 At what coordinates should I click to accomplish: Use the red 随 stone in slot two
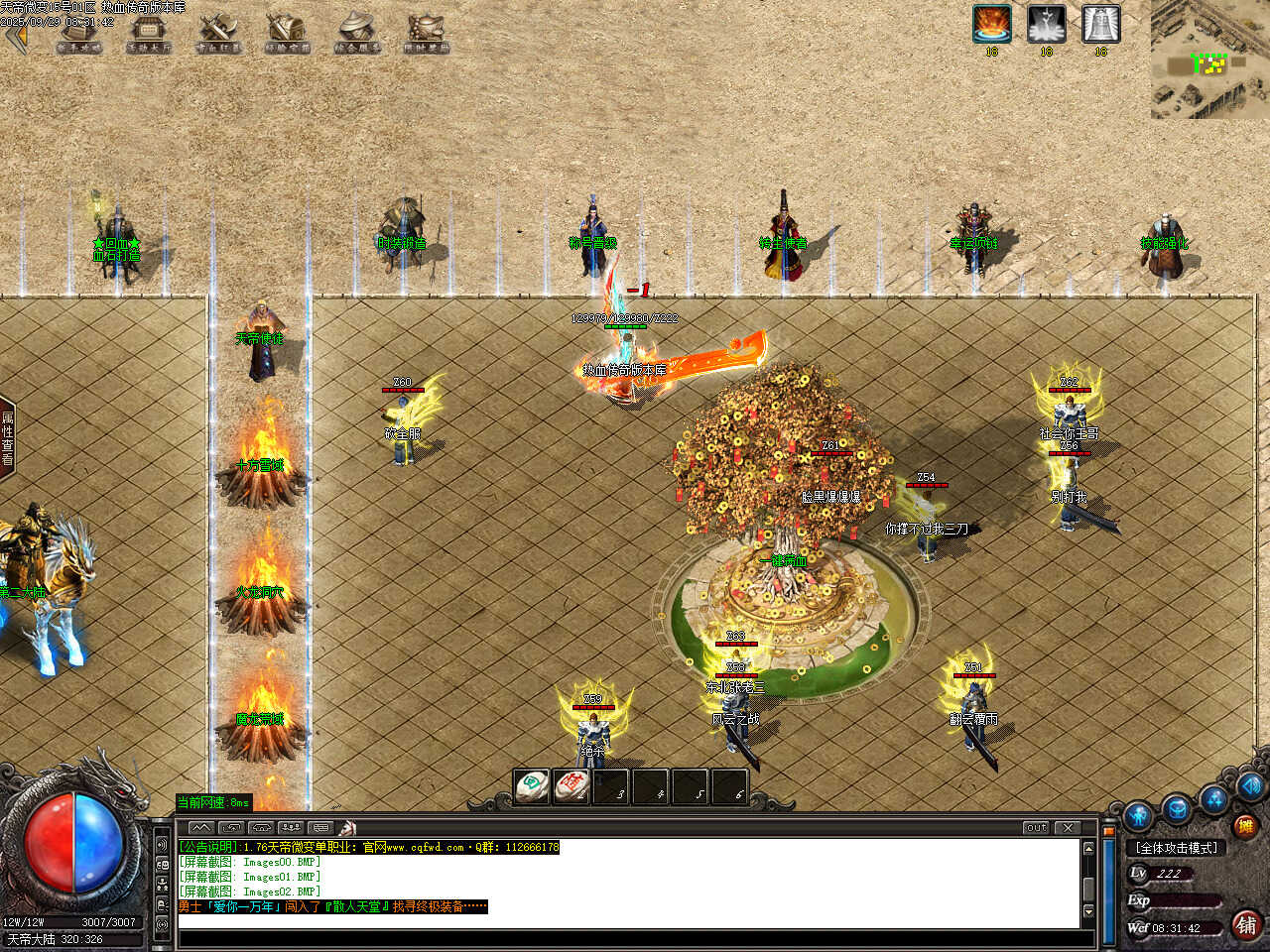(571, 785)
